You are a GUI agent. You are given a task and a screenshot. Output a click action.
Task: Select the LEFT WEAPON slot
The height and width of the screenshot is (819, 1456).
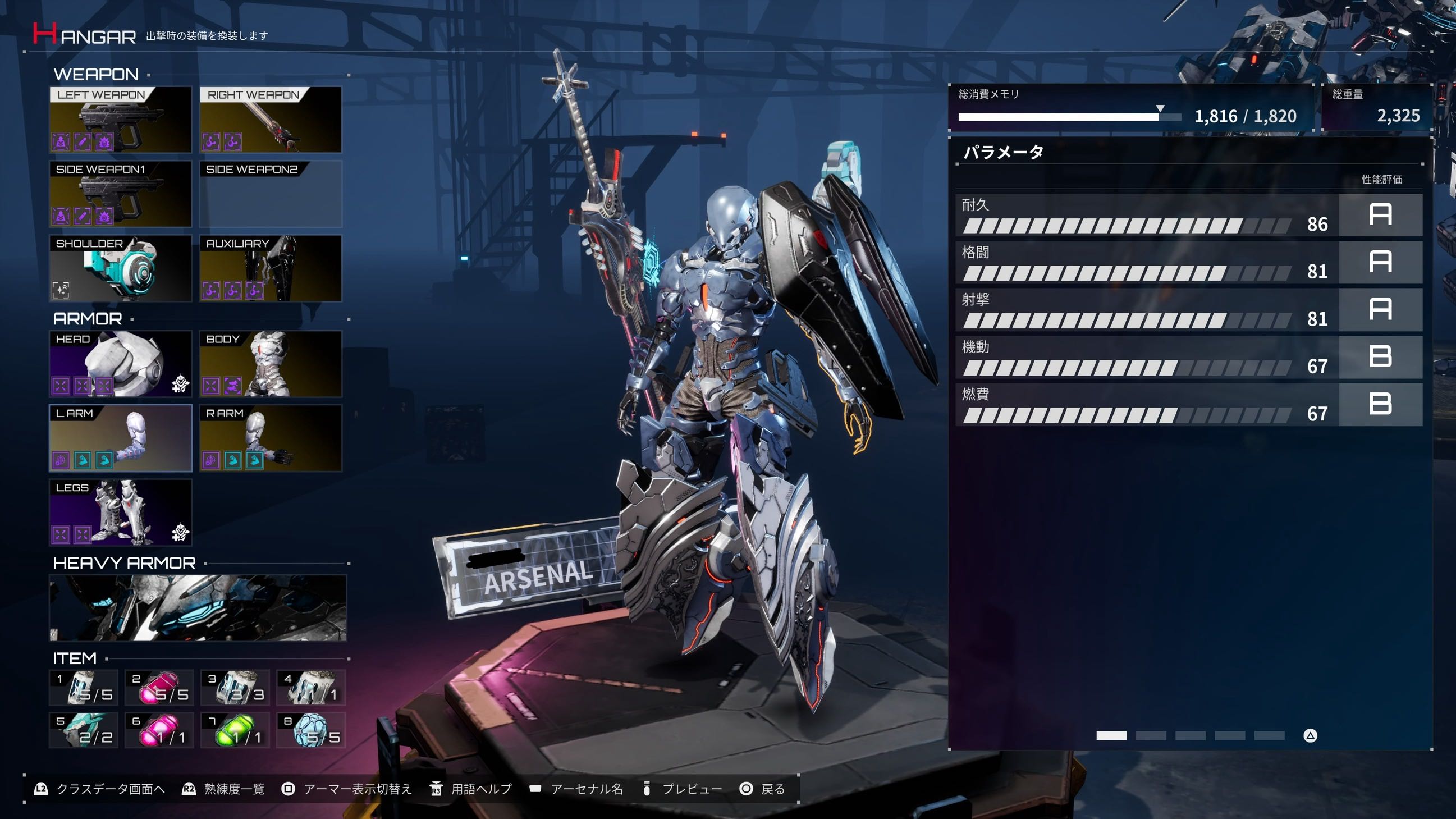pos(120,119)
